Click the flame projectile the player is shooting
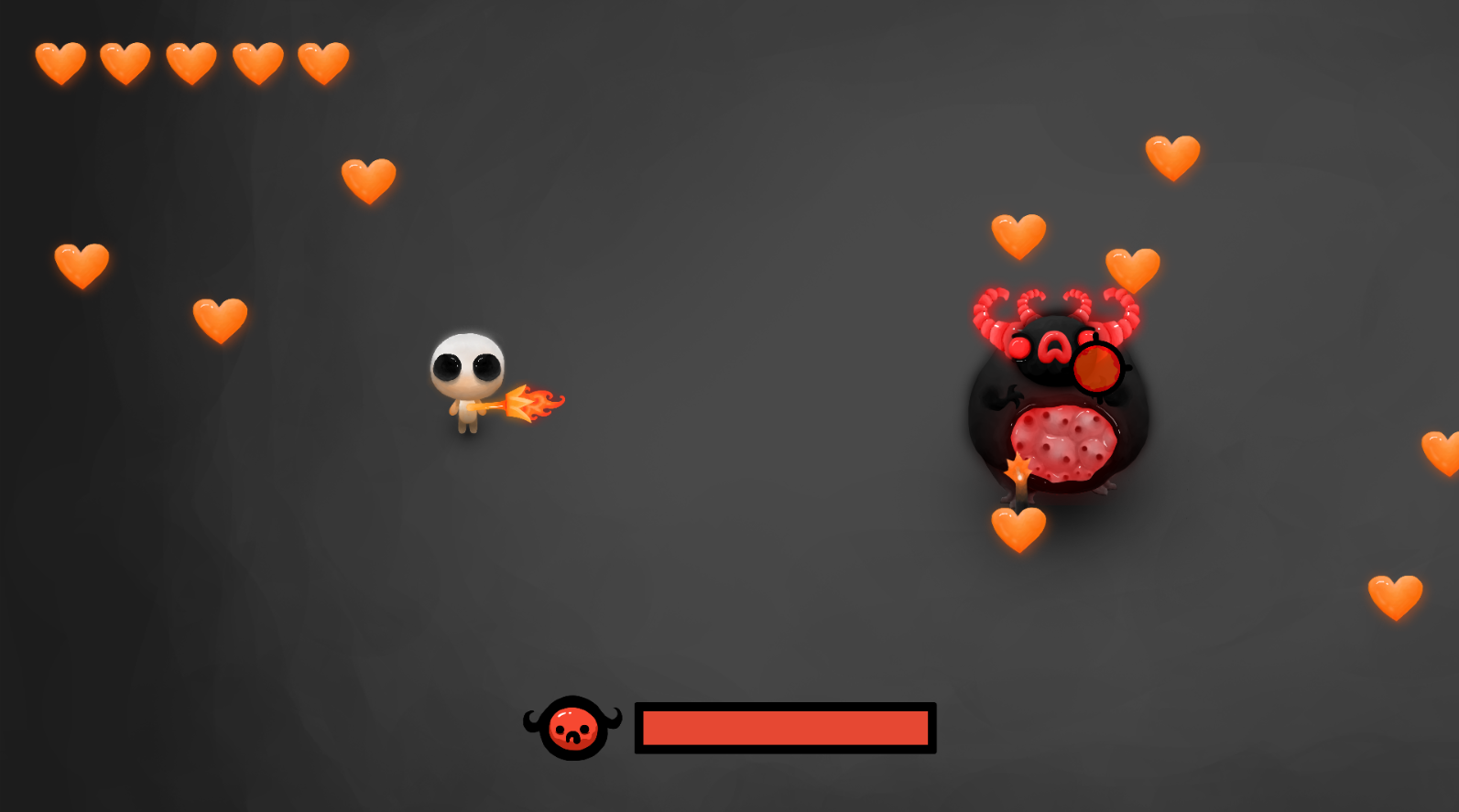 click(533, 403)
